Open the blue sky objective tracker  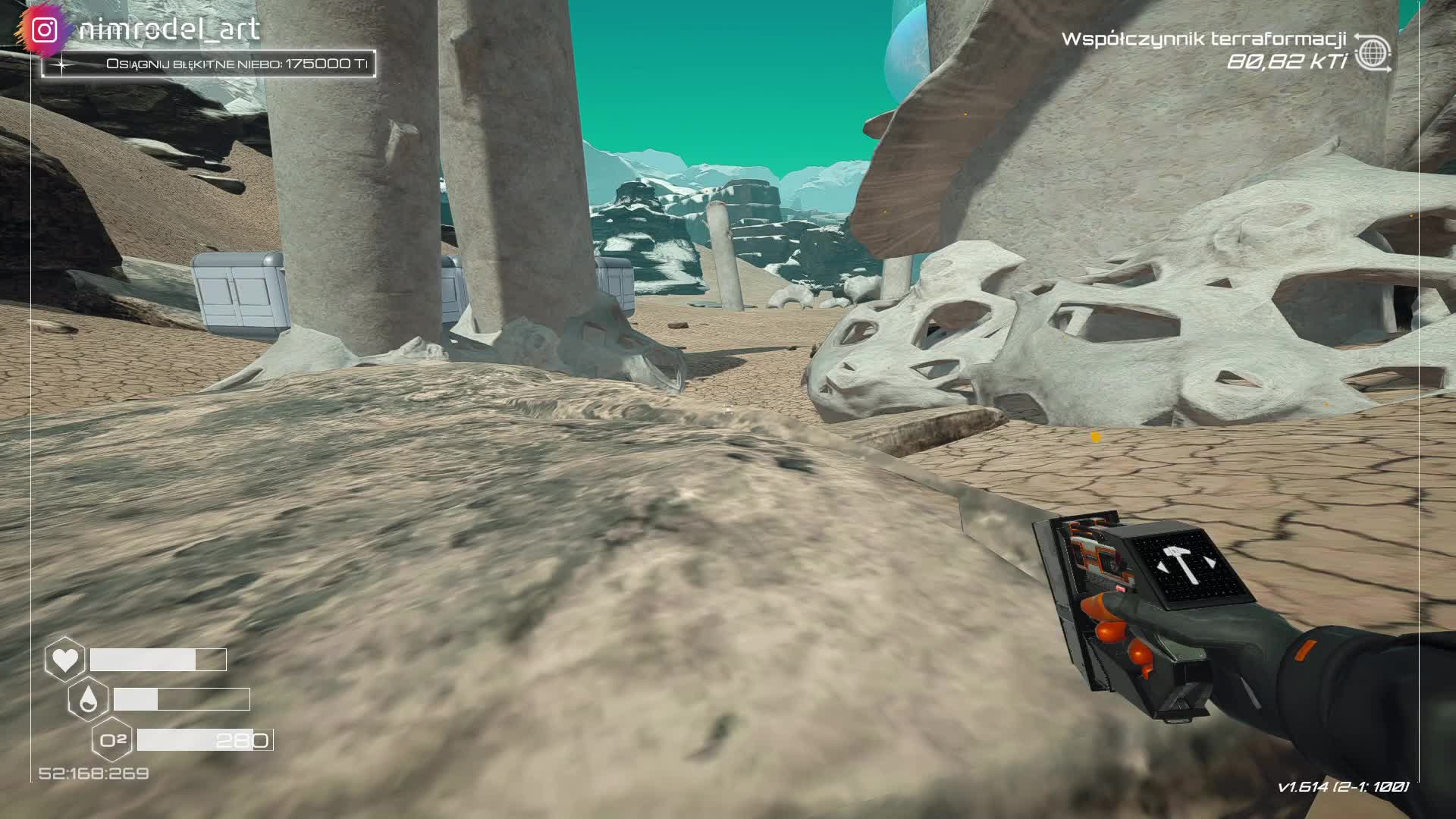[209, 64]
